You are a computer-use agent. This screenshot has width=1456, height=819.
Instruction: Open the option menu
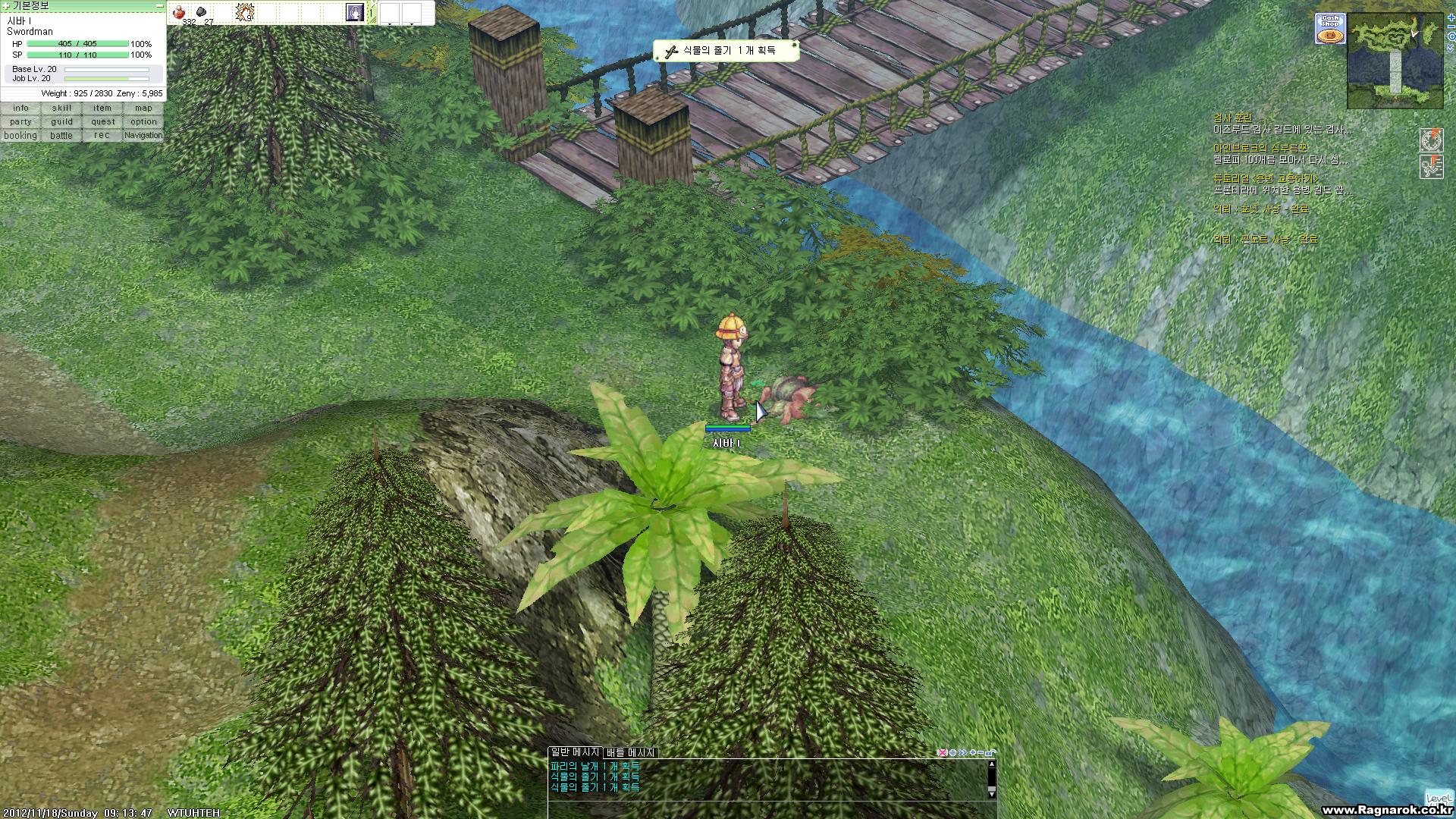pyautogui.click(x=143, y=122)
